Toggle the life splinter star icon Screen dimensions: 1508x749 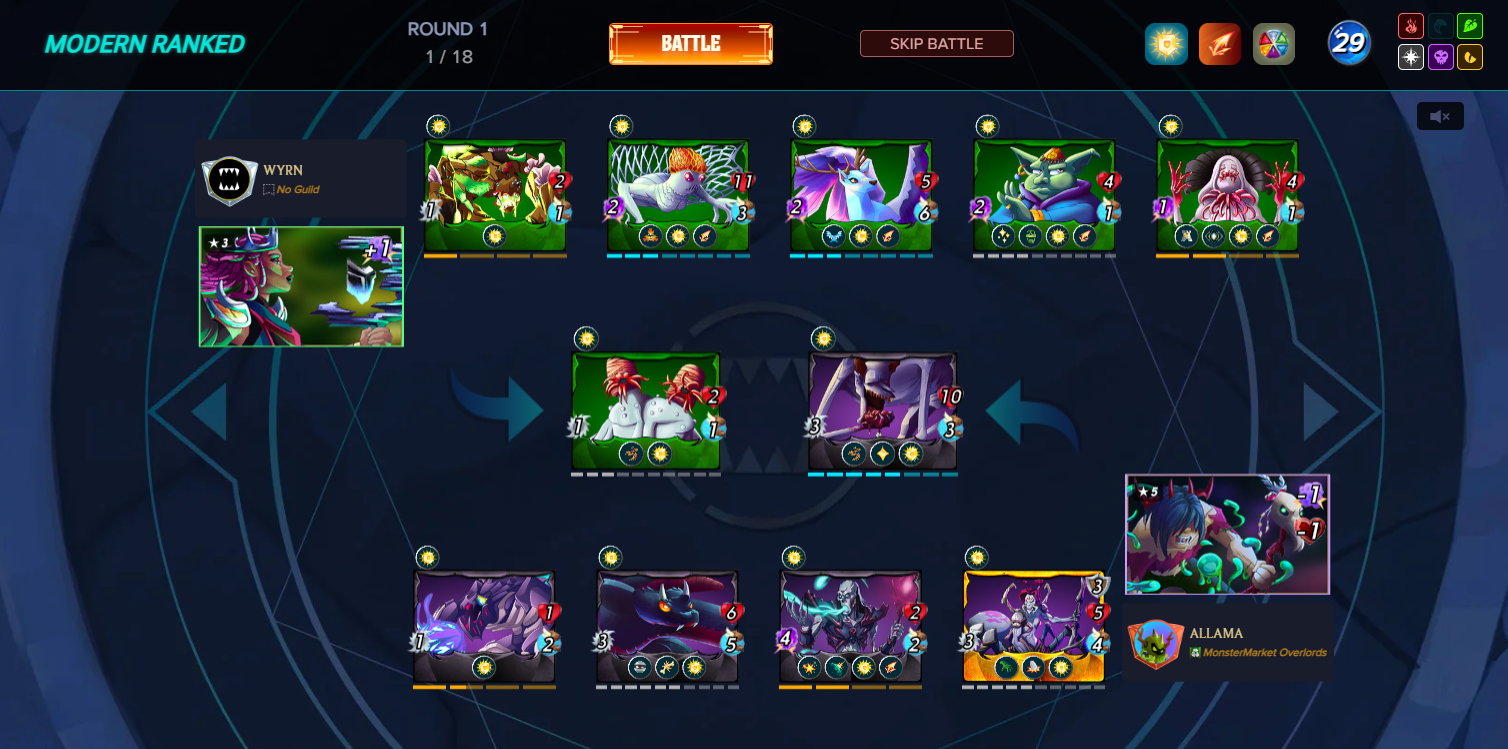click(x=1411, y=57)
